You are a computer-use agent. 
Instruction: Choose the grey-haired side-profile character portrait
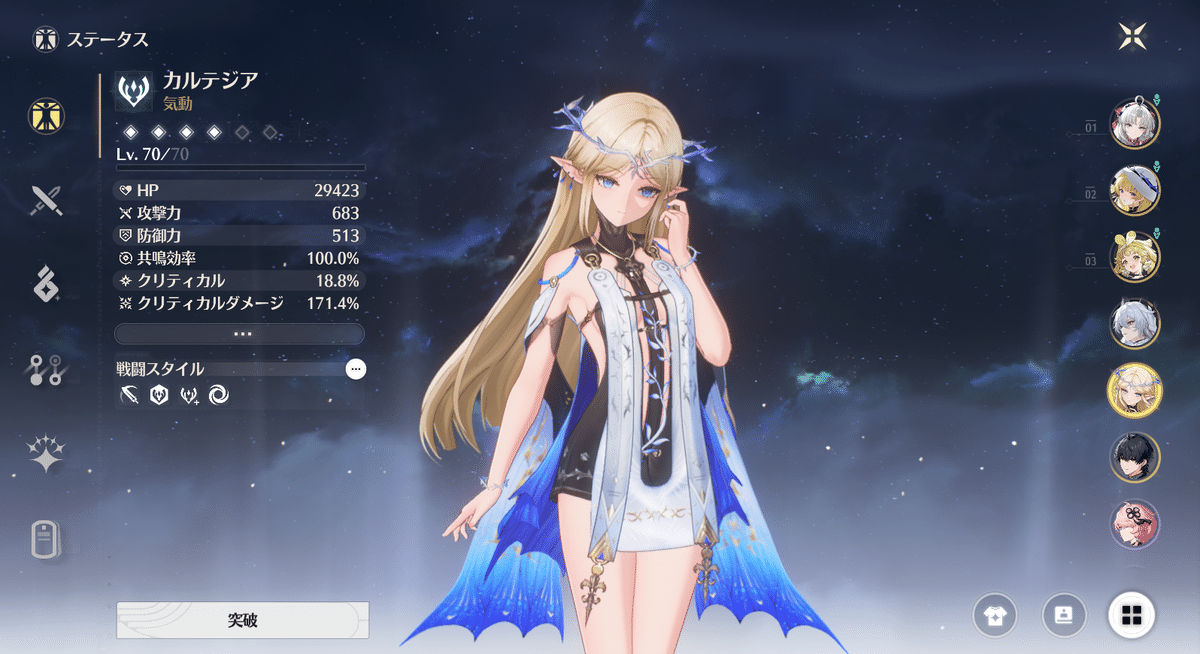[1135, 323]
